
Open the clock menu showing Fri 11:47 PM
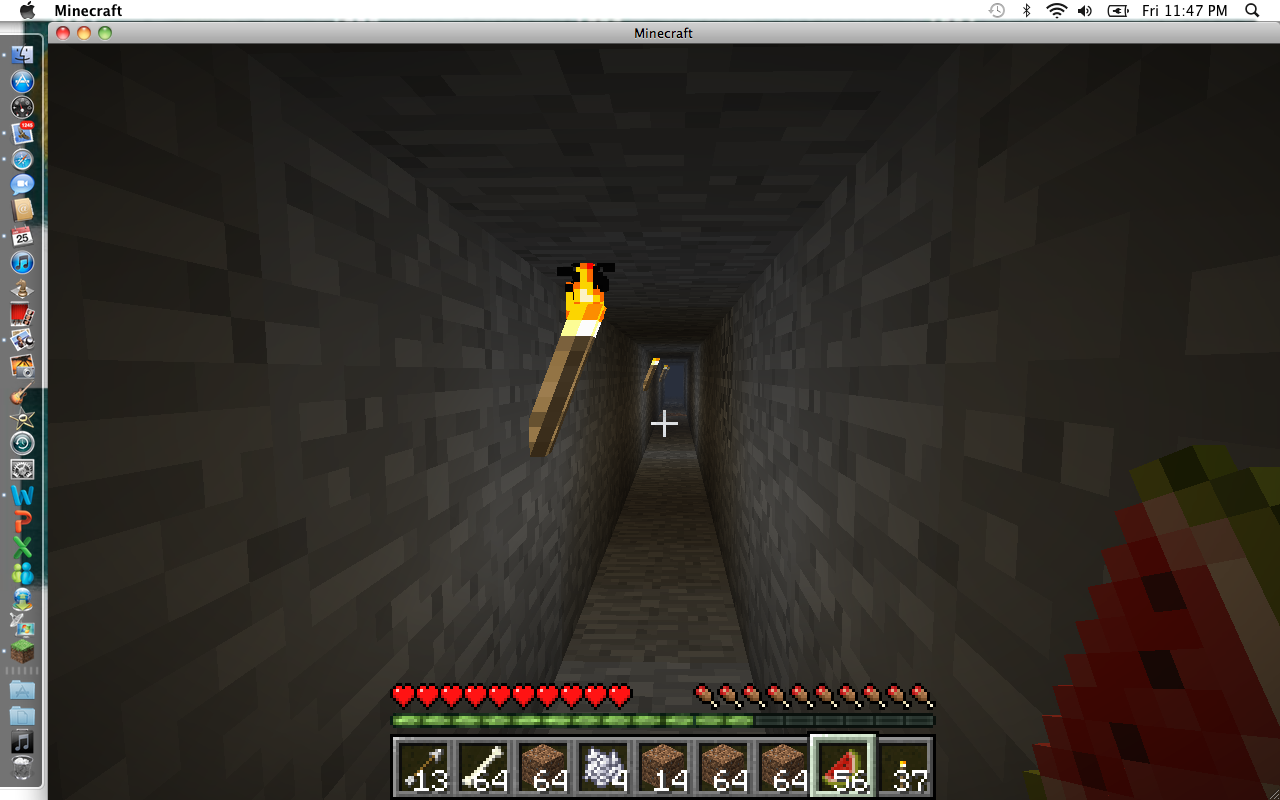pos(1185,10)
